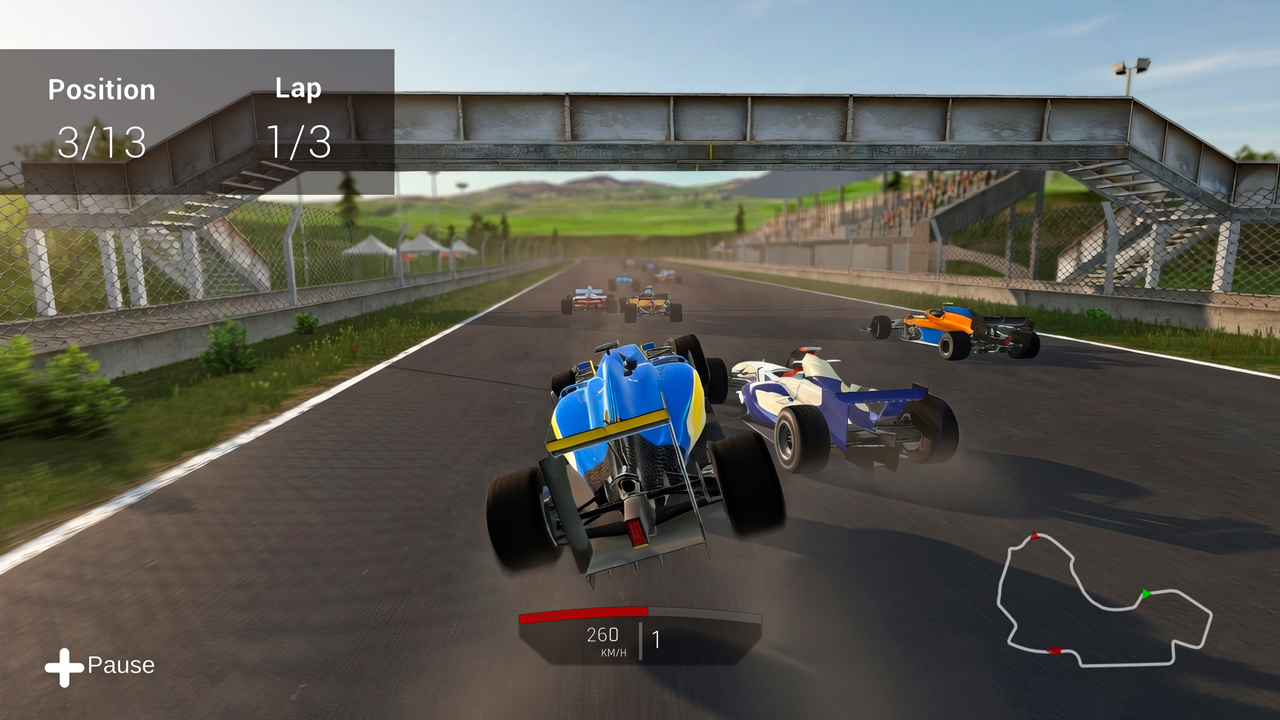Select the Lap heading text
This screenshot has width=1280, height=720.
click(x=297, y=87)
